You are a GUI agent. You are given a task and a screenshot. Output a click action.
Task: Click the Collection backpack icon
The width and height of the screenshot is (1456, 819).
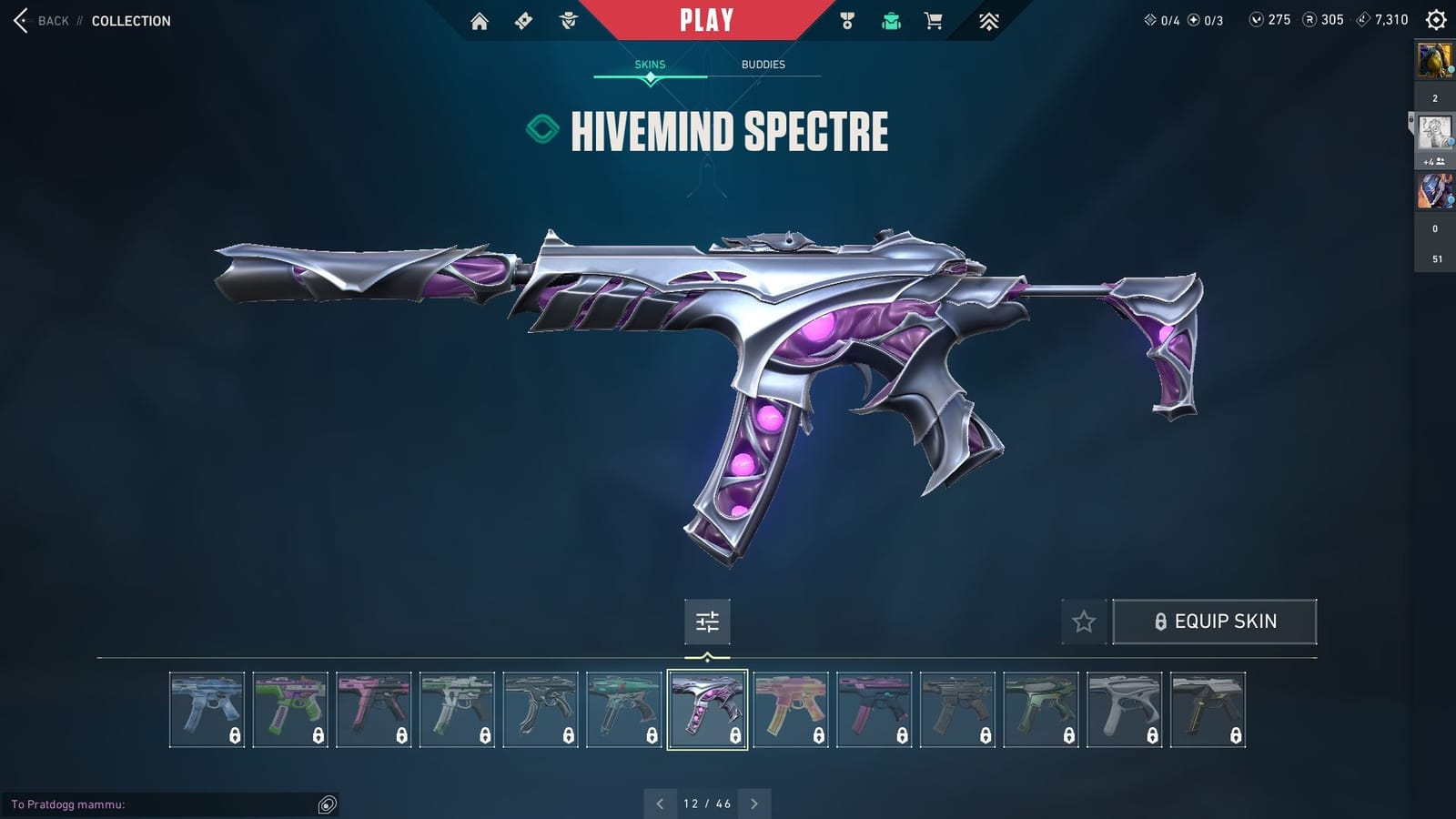pos(891,19)
